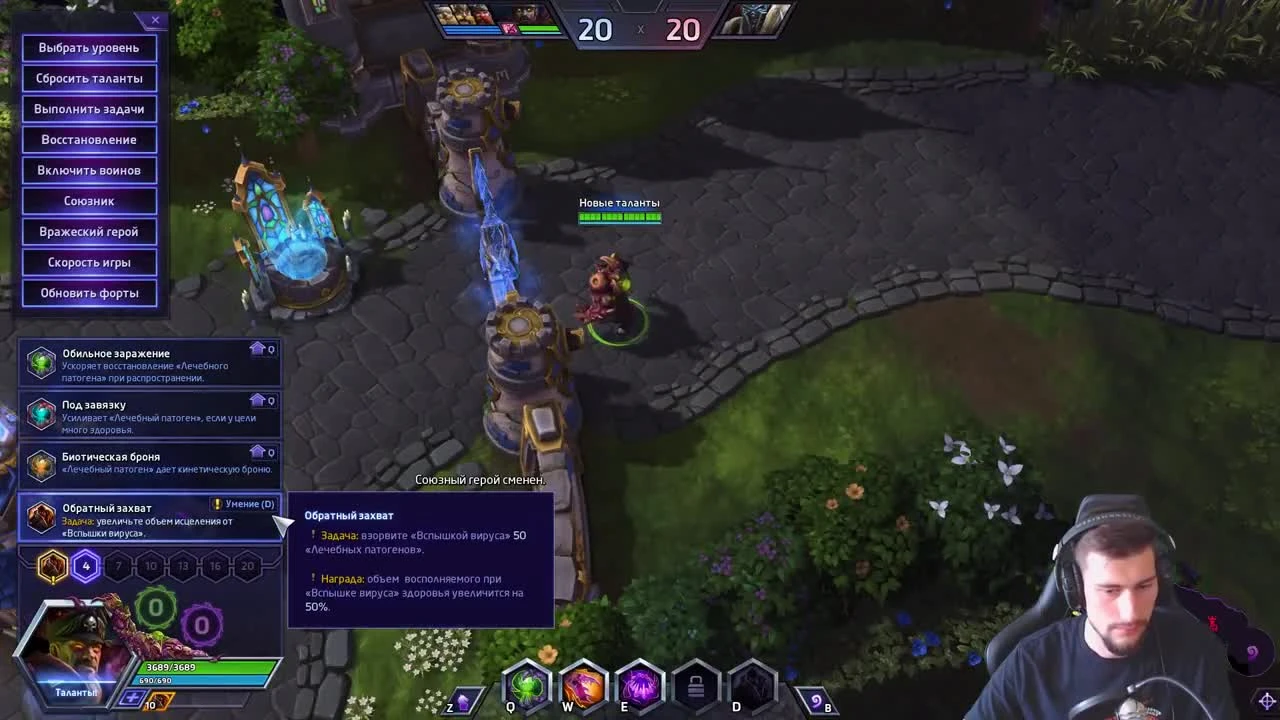Activate the Lurking Arm ability on E

point(639,687)
